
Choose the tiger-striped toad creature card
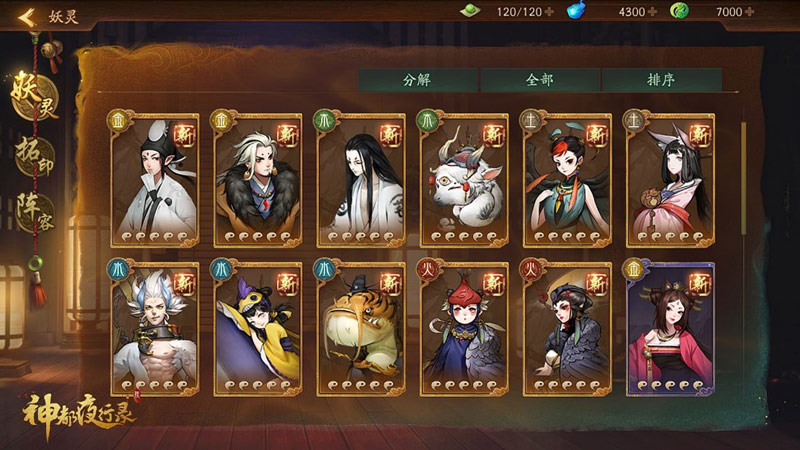[360, 329]
